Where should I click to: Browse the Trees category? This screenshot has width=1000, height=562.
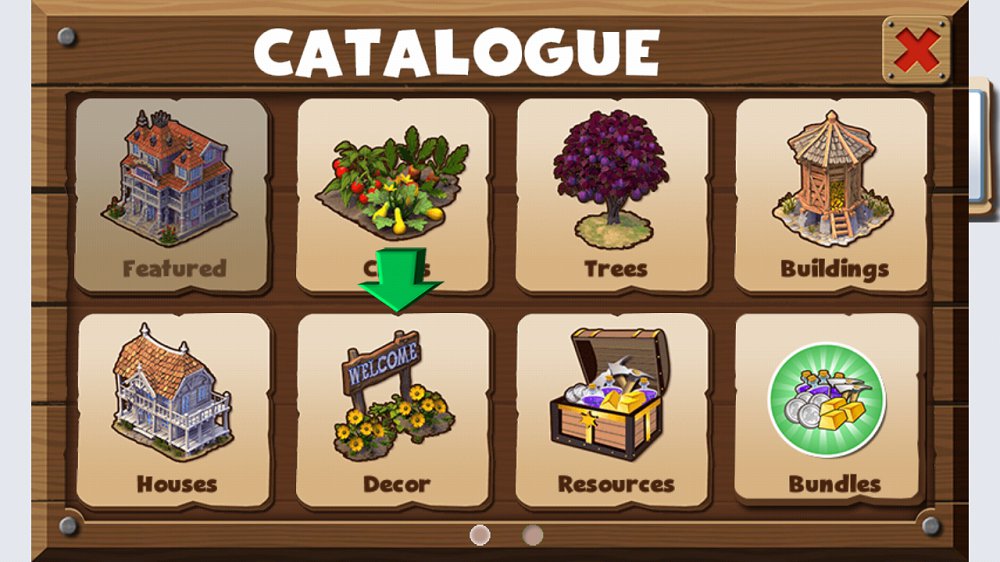click(x=614, y=195)
